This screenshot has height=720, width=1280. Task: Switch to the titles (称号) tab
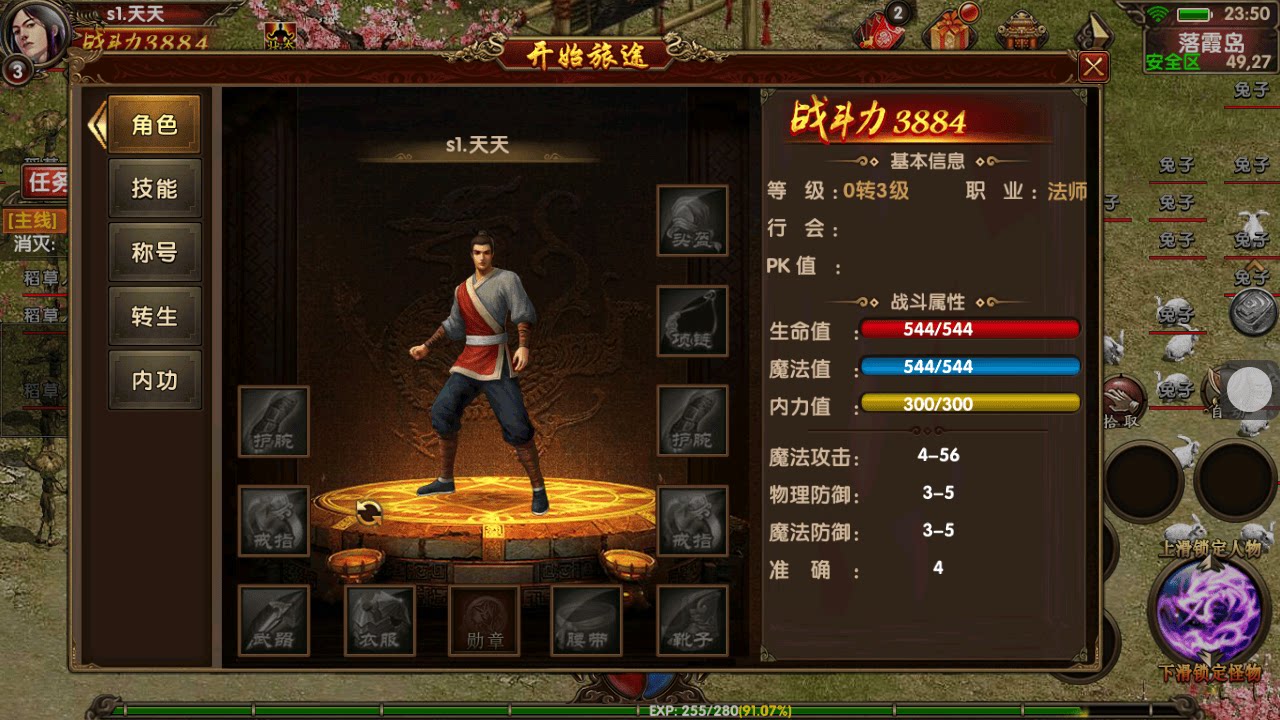155,252
